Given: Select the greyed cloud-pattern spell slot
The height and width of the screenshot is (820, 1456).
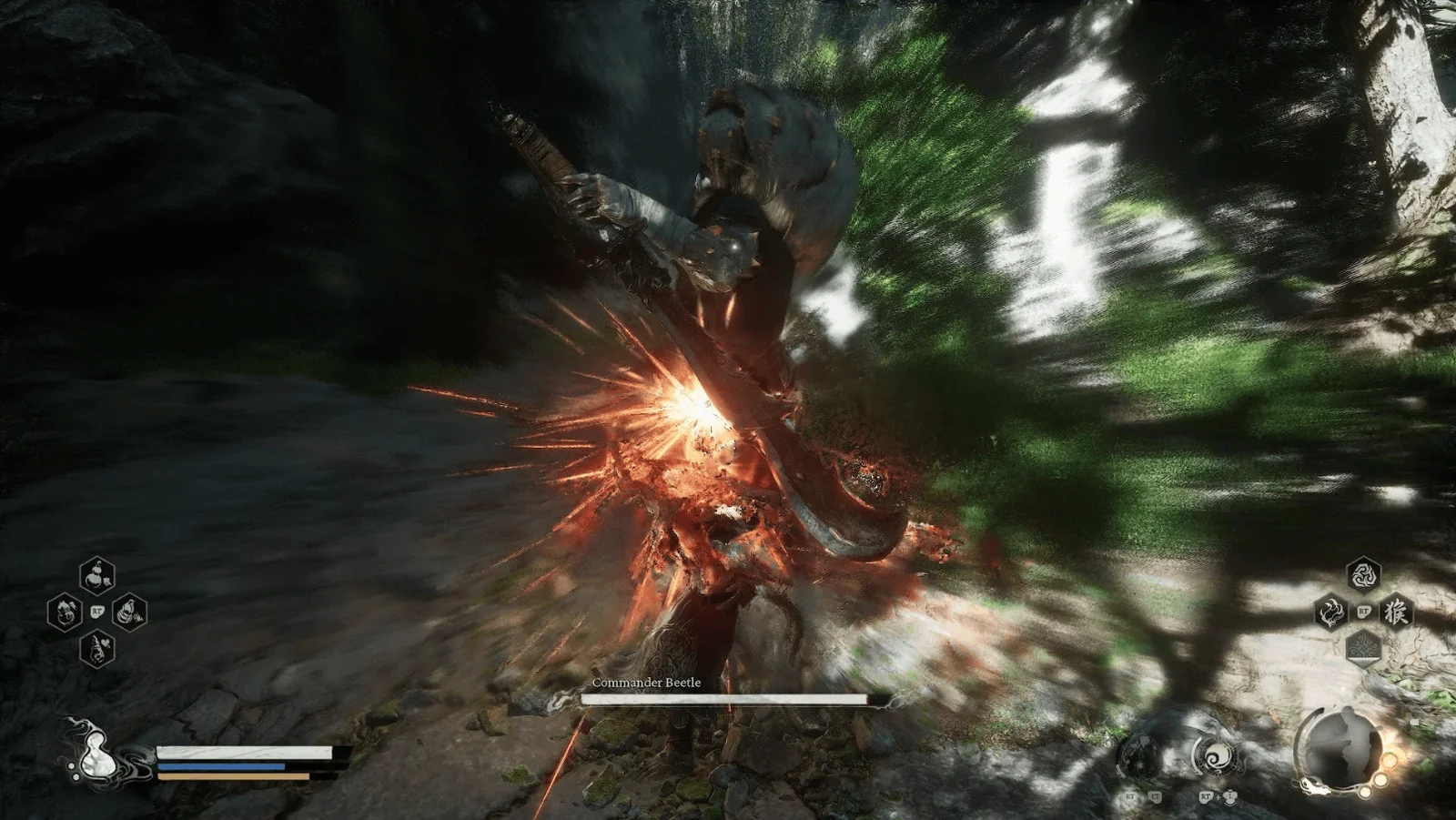Looking at the screenshot, I should 1362,648.
